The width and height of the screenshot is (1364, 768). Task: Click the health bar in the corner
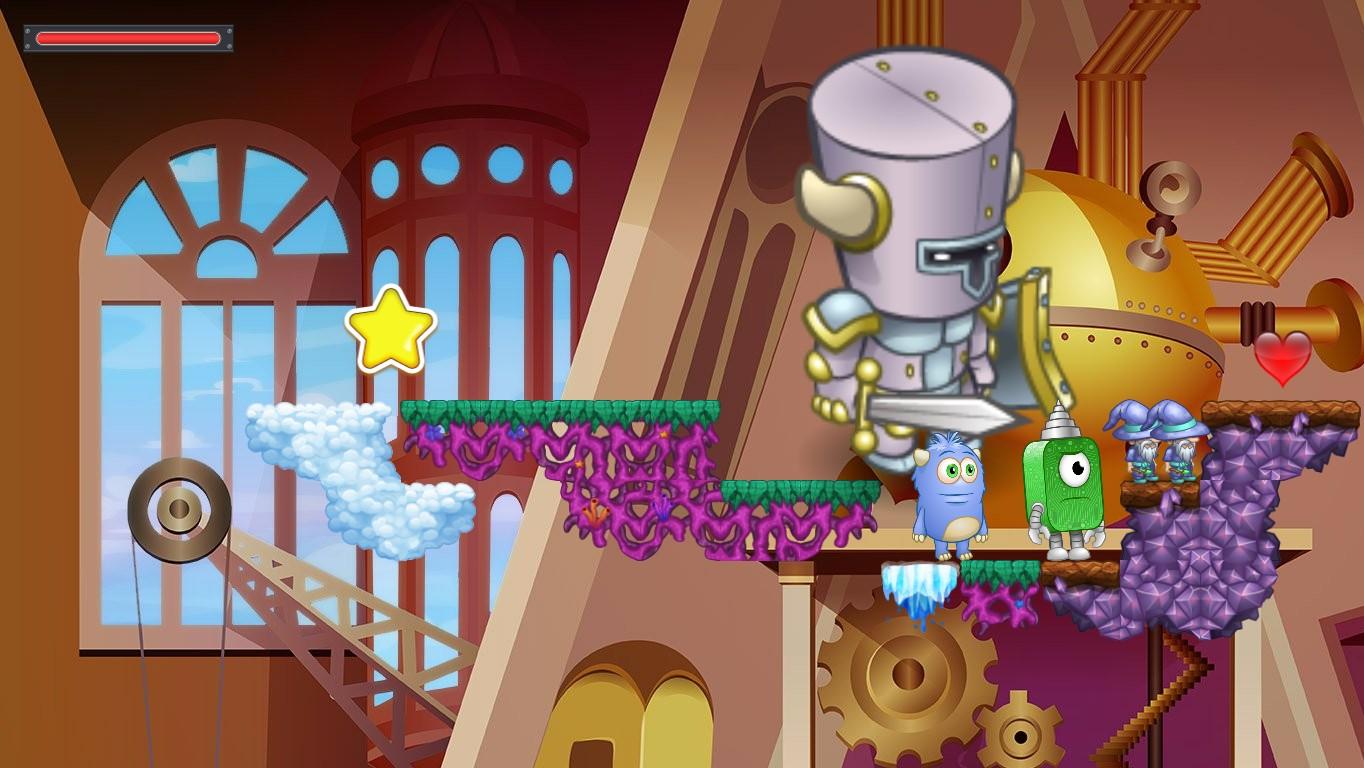pyautogui.click(x=128, y=37)
